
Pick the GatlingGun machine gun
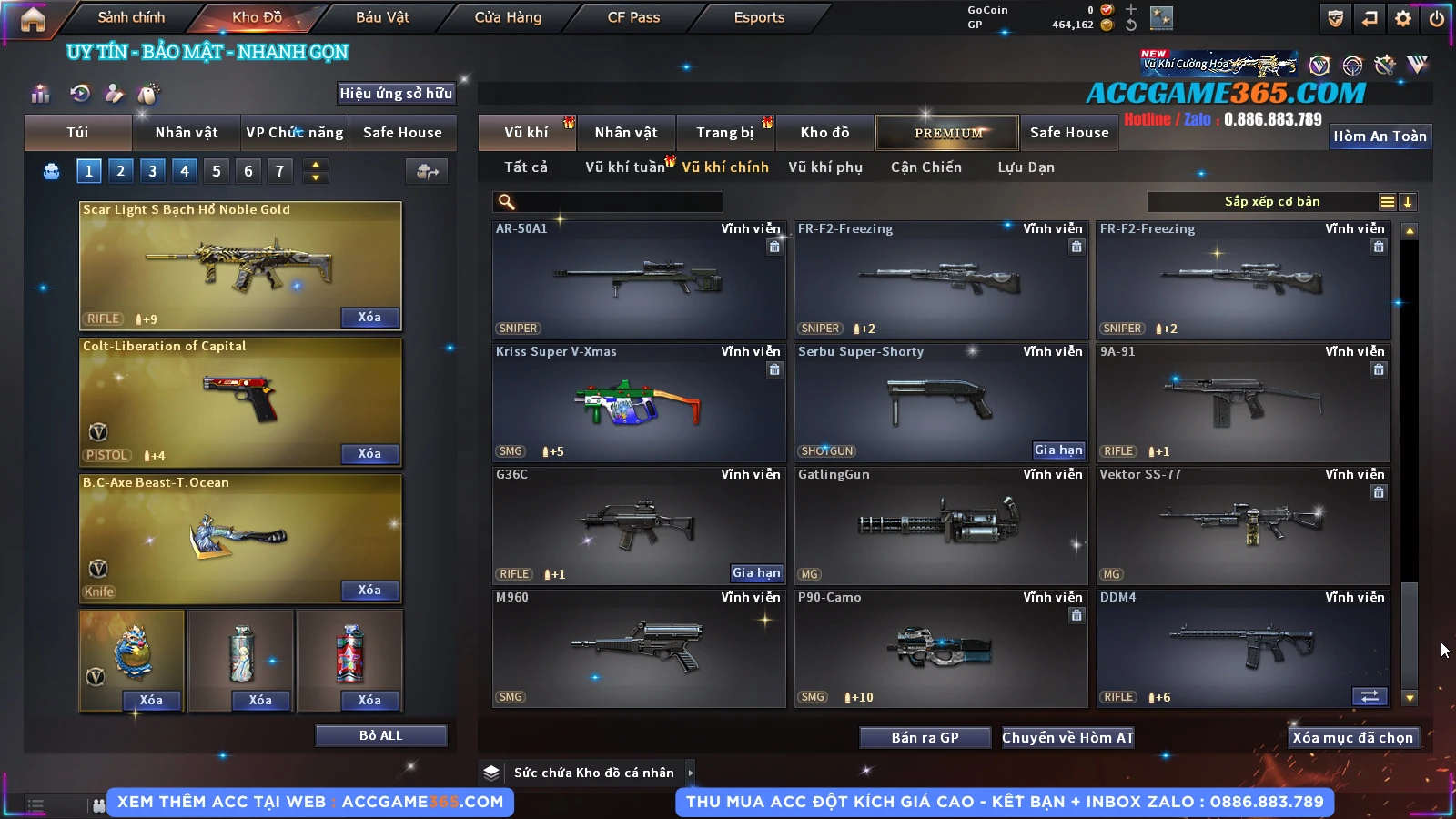pos(941,526)
